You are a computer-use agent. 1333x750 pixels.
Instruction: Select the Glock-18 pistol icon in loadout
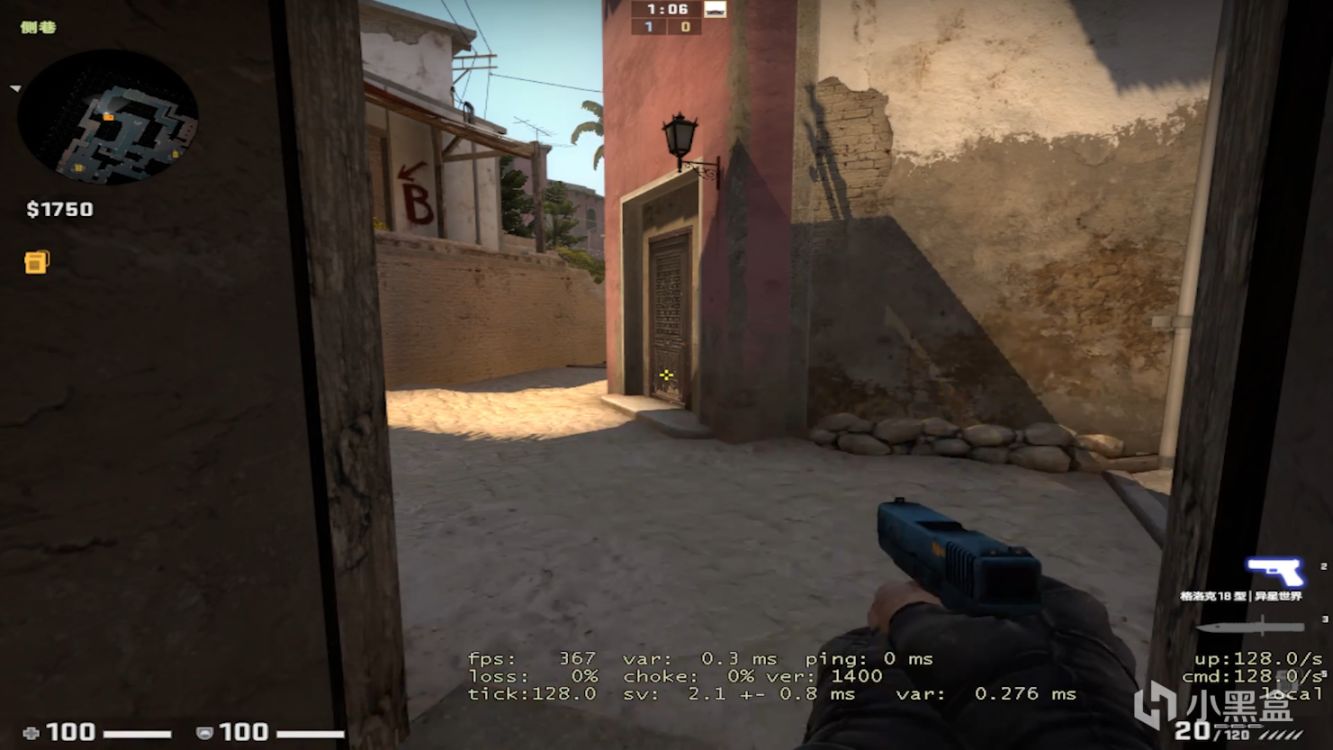(x=1278, y=572)
